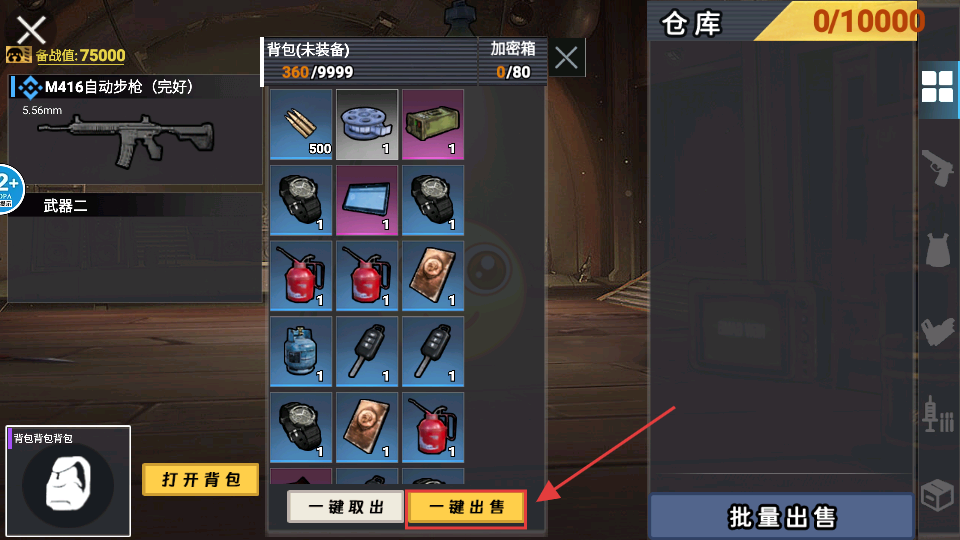Select the blue gas cylinder item
This screenshot has width=960, height=540.
point(301,351)
